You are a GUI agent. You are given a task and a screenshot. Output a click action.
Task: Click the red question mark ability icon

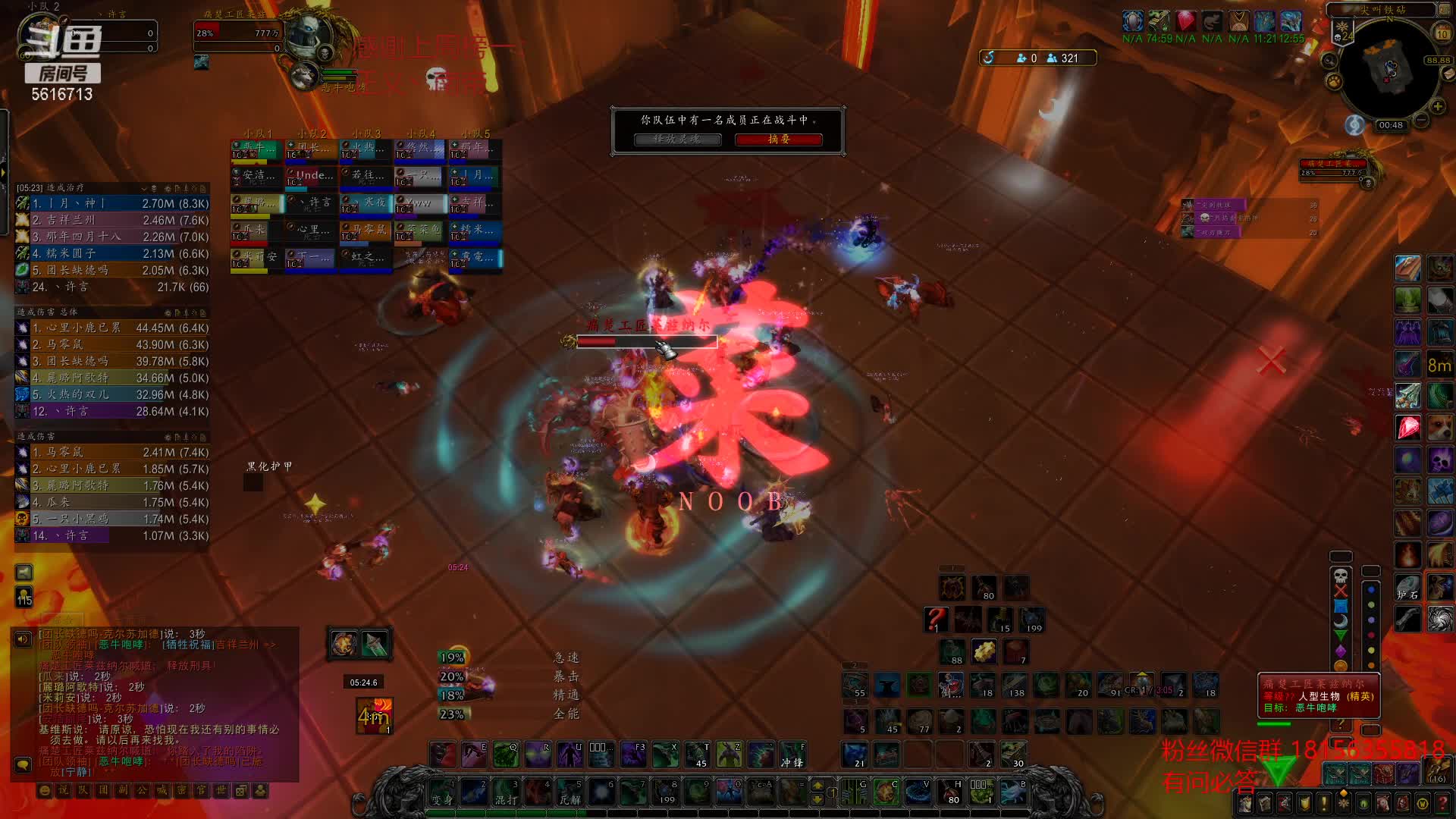[x=936, y=619]
